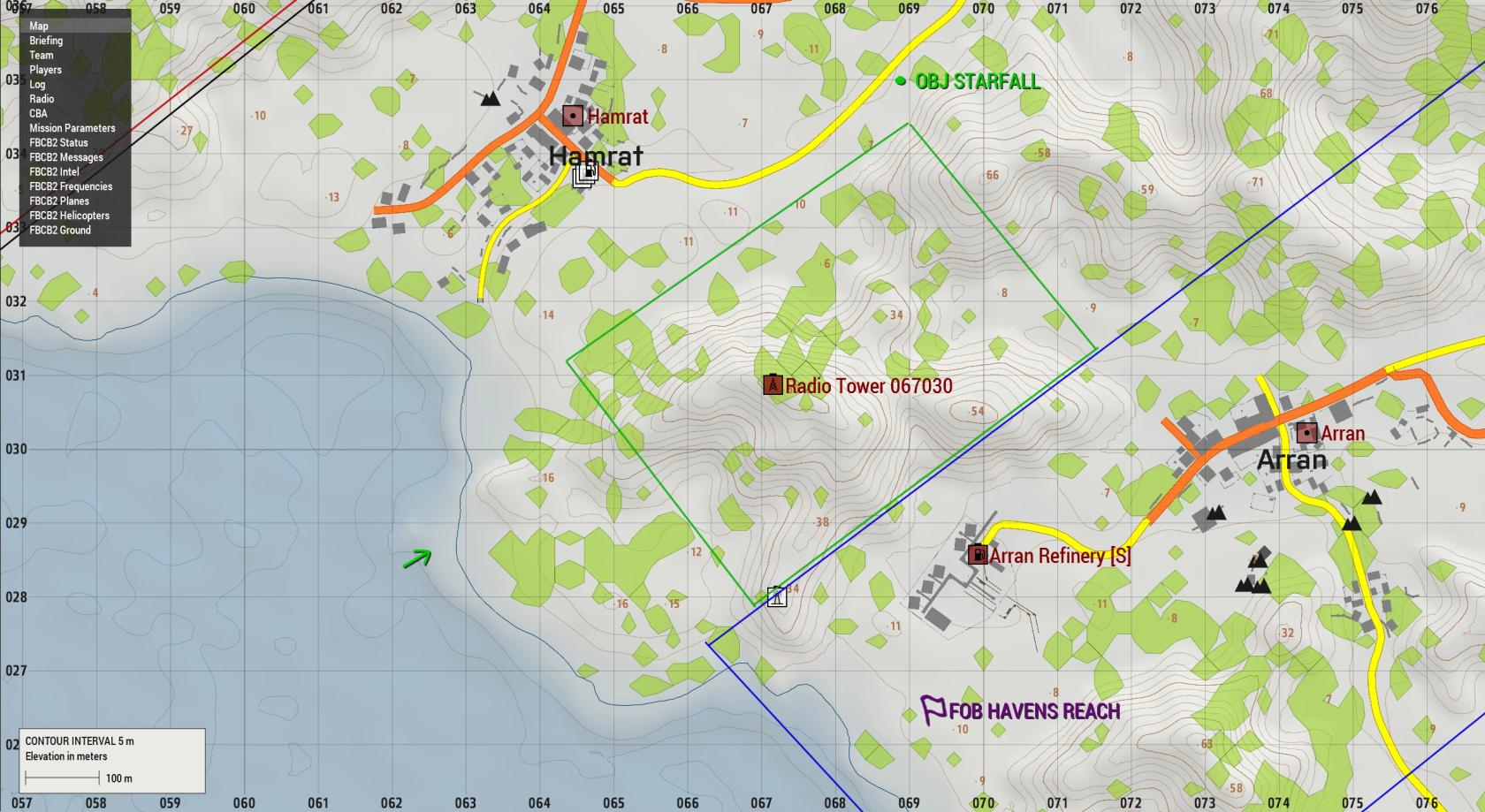Select the Arran Refinery fuel pump icon

click(977, 555)
